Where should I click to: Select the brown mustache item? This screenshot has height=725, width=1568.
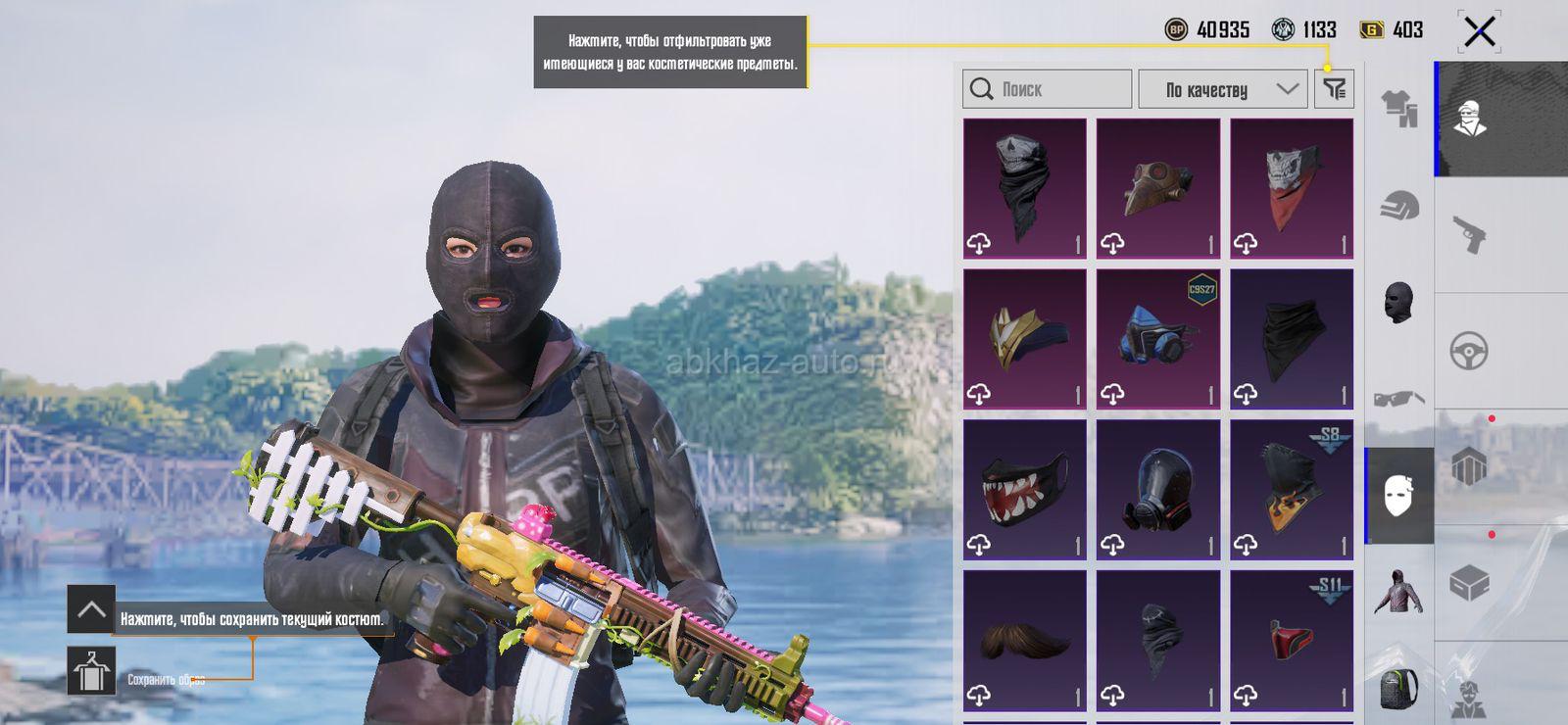click(1024, 640)
